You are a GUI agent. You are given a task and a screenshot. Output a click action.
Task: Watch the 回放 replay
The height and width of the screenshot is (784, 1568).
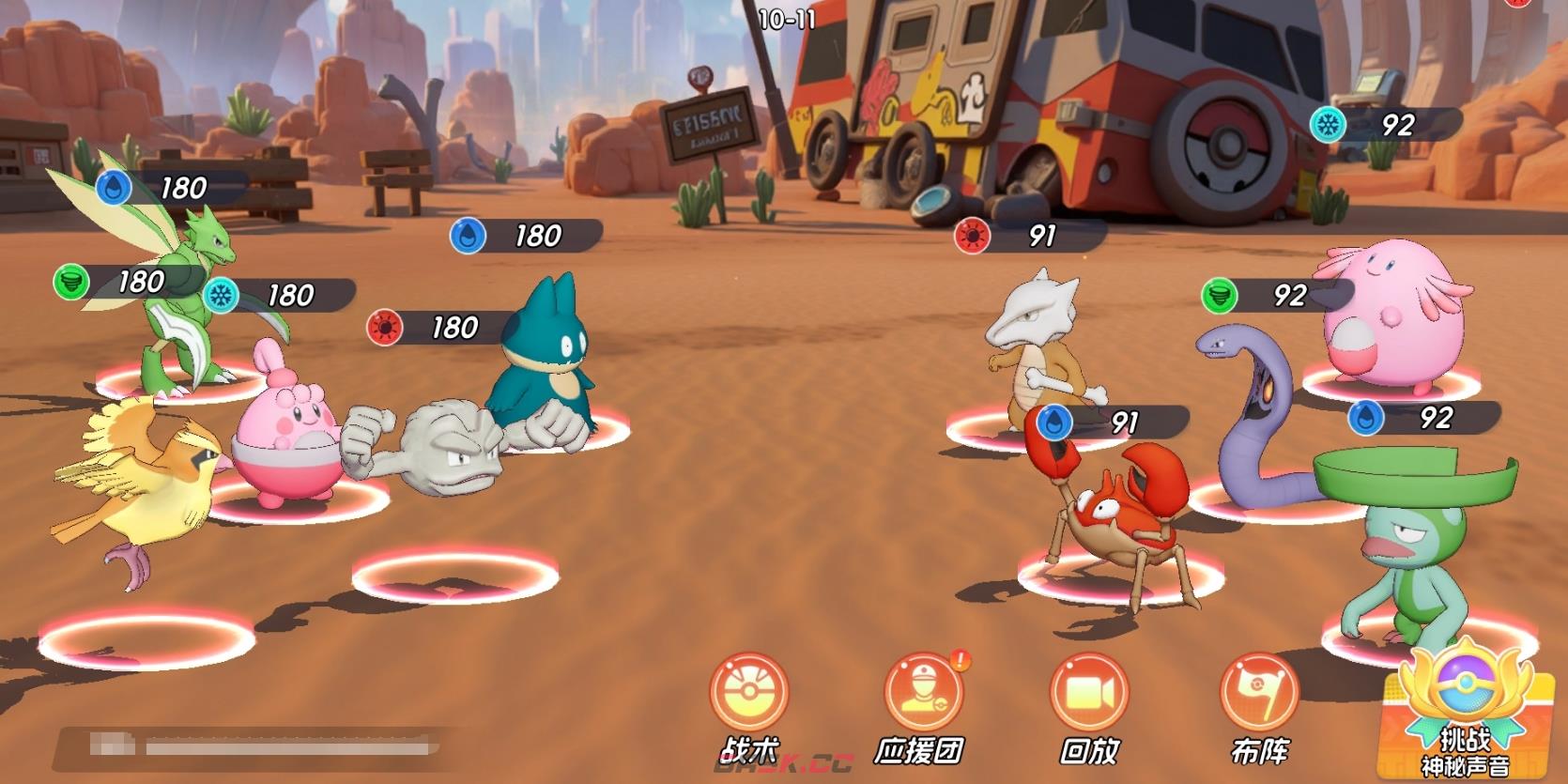(1089, 695)
